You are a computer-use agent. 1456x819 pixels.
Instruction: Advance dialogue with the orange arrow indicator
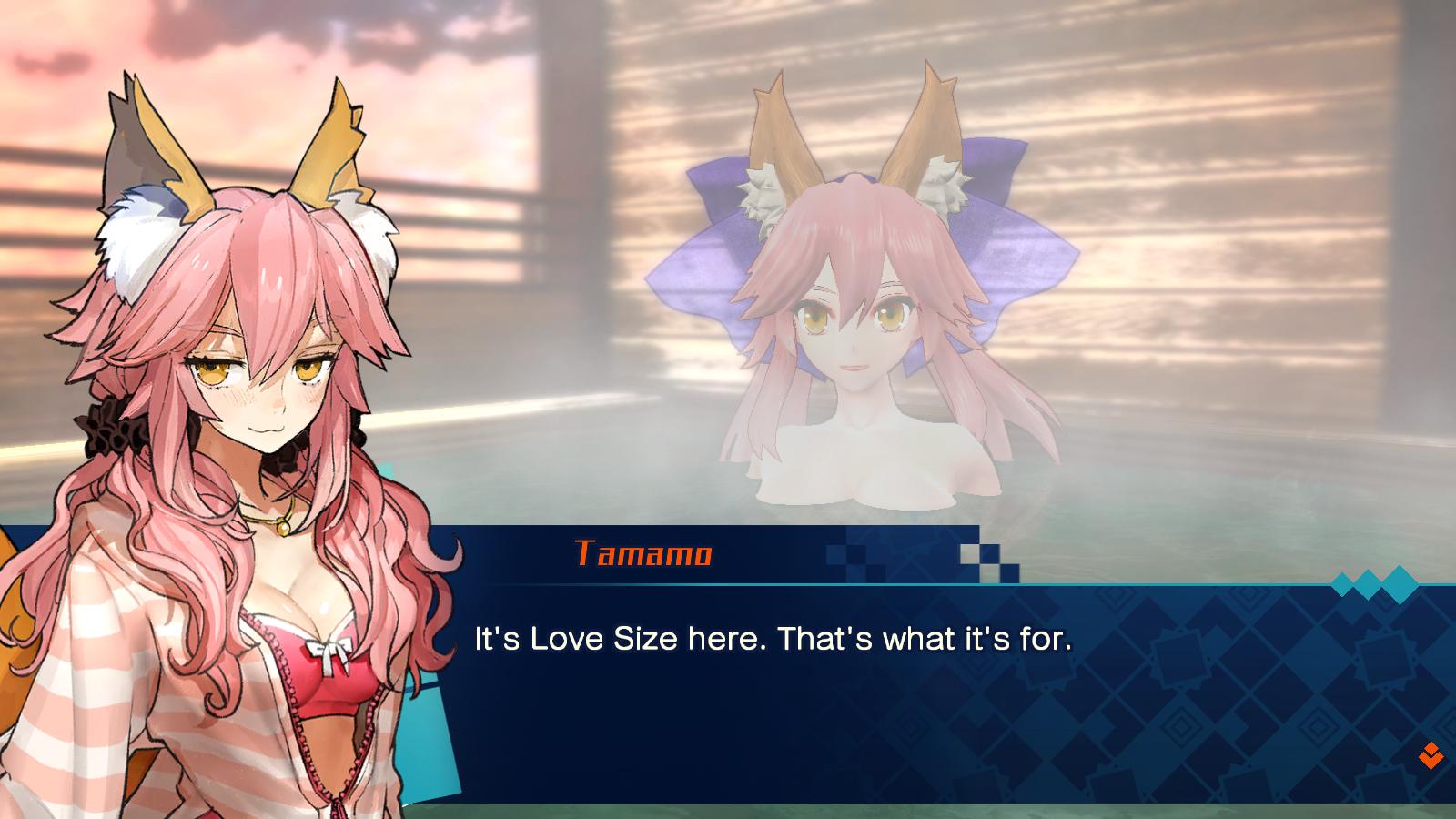(x=1430, y=754)
